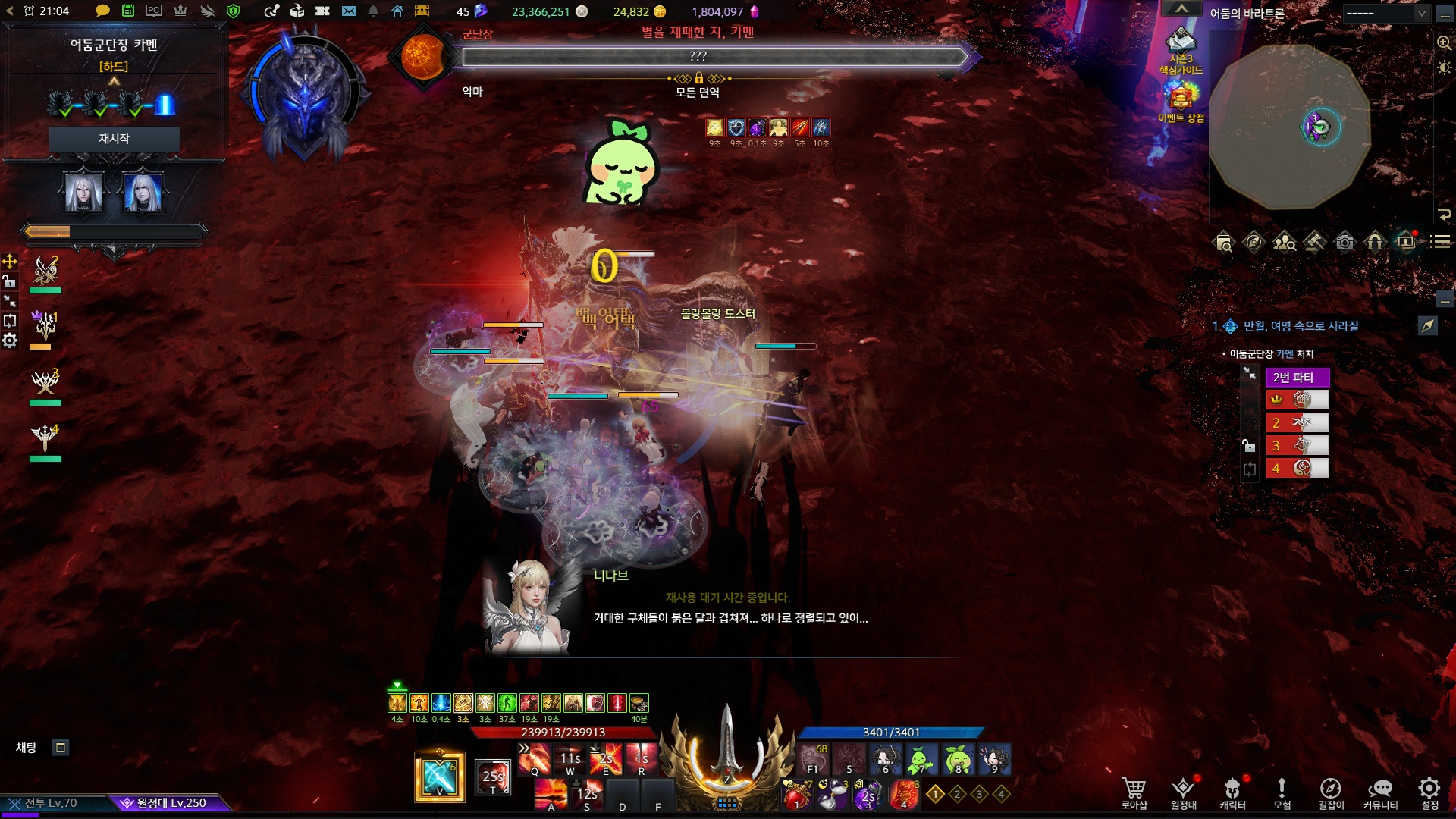Open the 길잡이 guide menu
1456x819 pixels.
tap(1330, 792)
